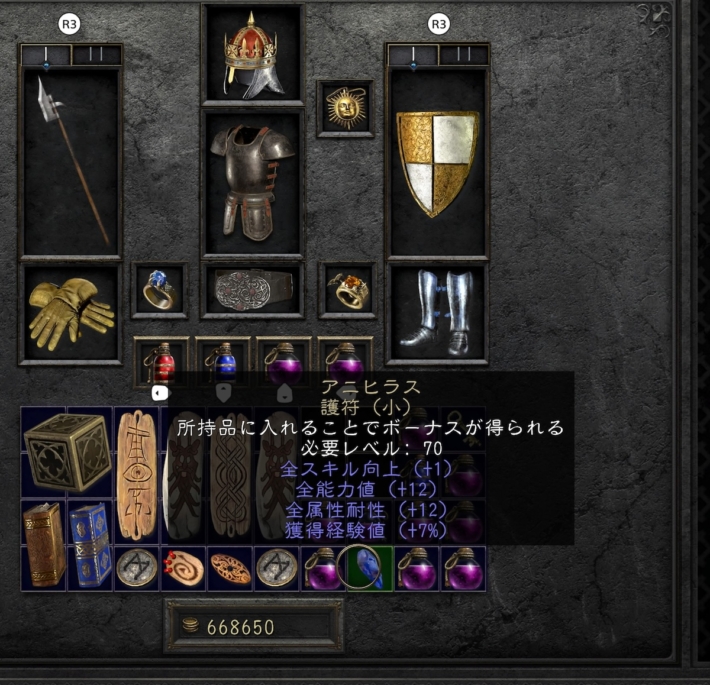Image resolution: width=710 pixels, height=685 pixels.
Task: Open the Horadric Cube in inventory
Action: [67, 452]
